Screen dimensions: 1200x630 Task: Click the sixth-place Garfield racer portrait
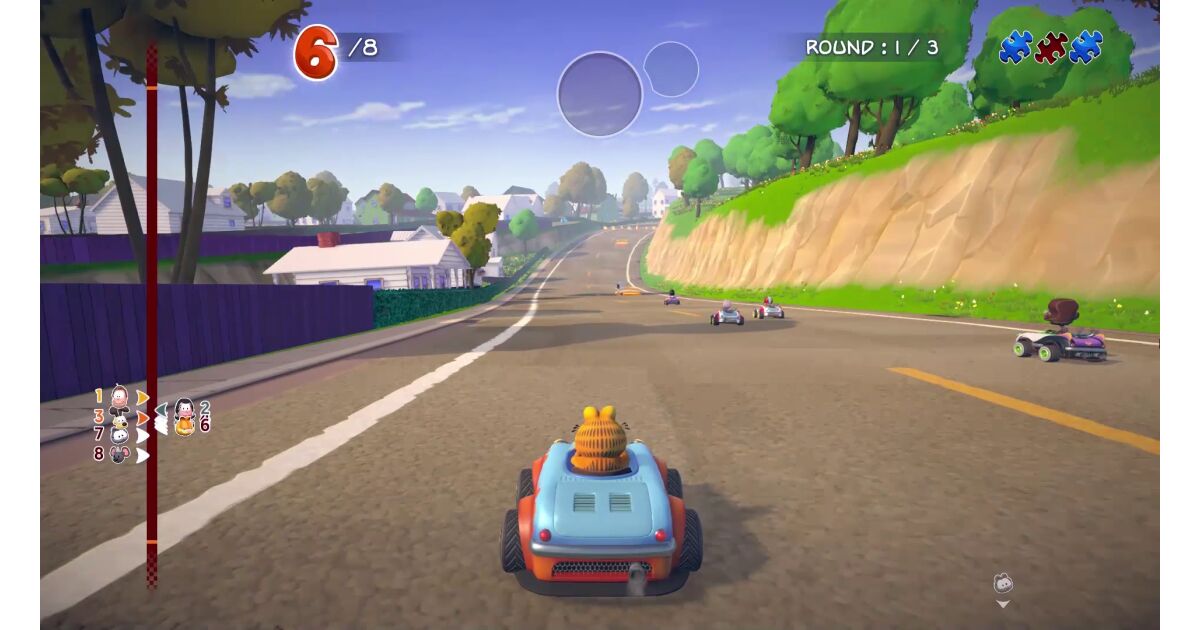(x=184, y=425)
